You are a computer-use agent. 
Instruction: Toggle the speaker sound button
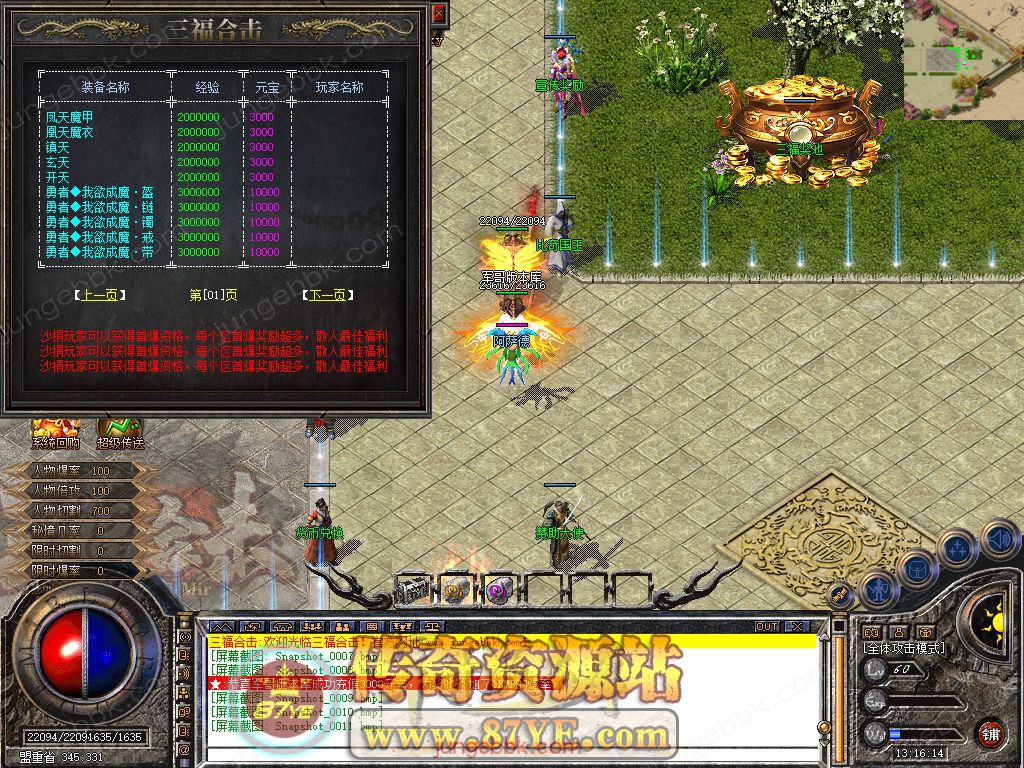point(999,539)
